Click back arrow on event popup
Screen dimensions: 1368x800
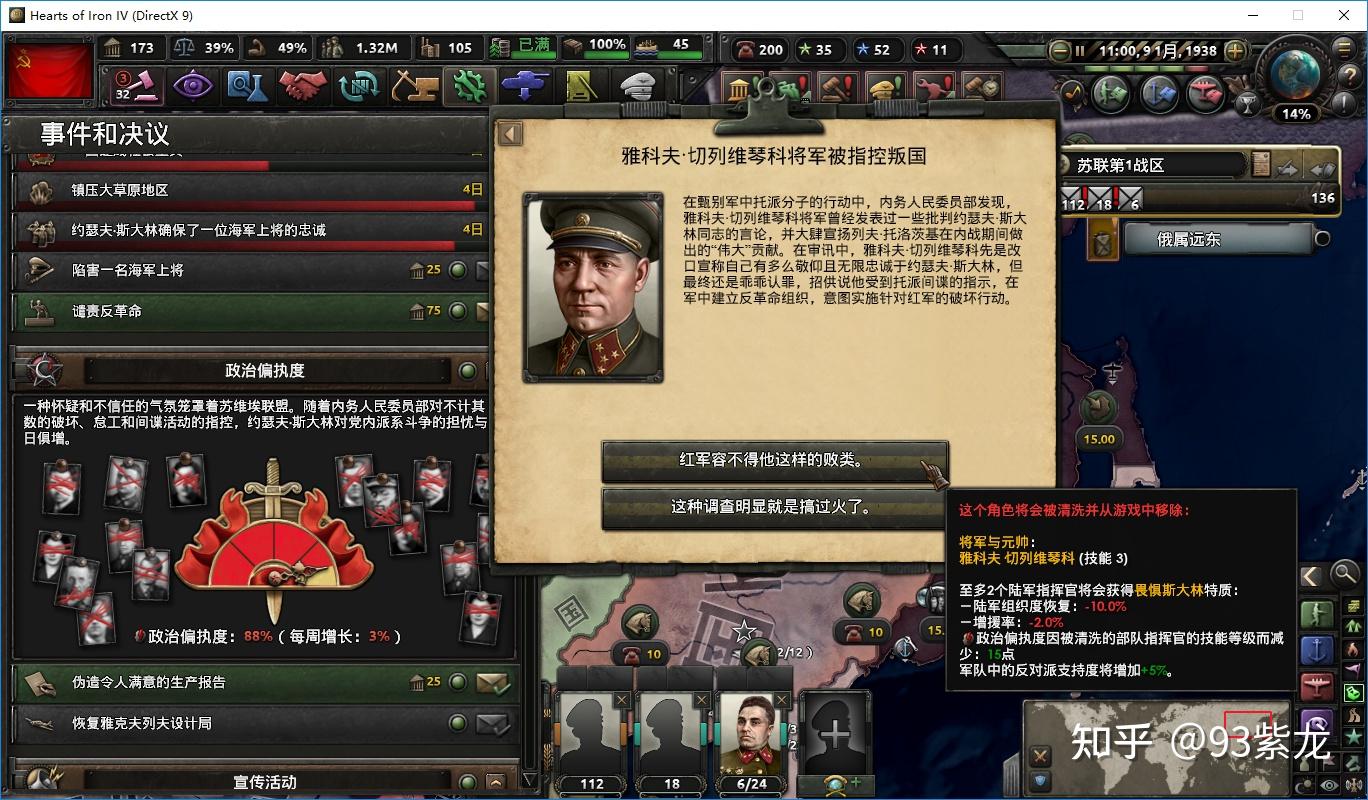click(510, 133)
